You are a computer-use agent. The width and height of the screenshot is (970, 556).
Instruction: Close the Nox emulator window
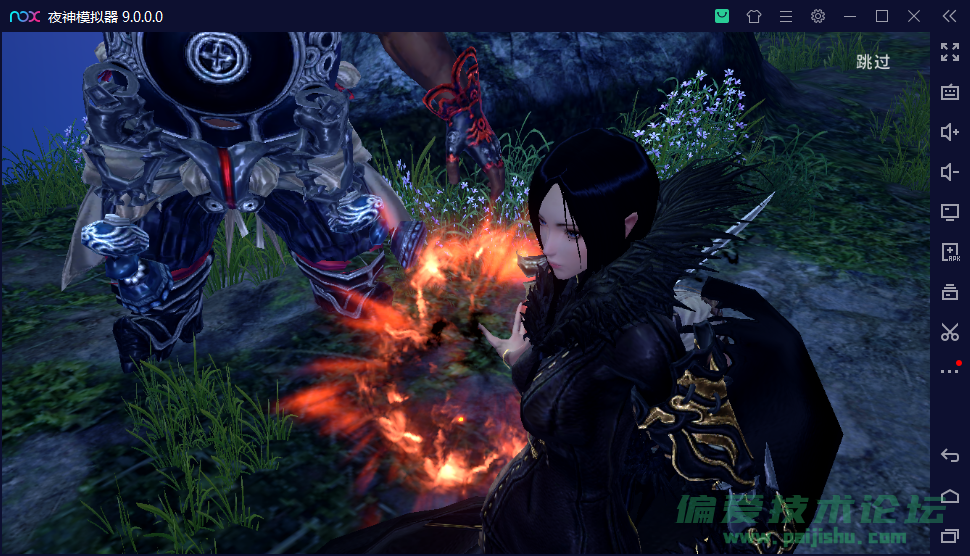(914, 16)
